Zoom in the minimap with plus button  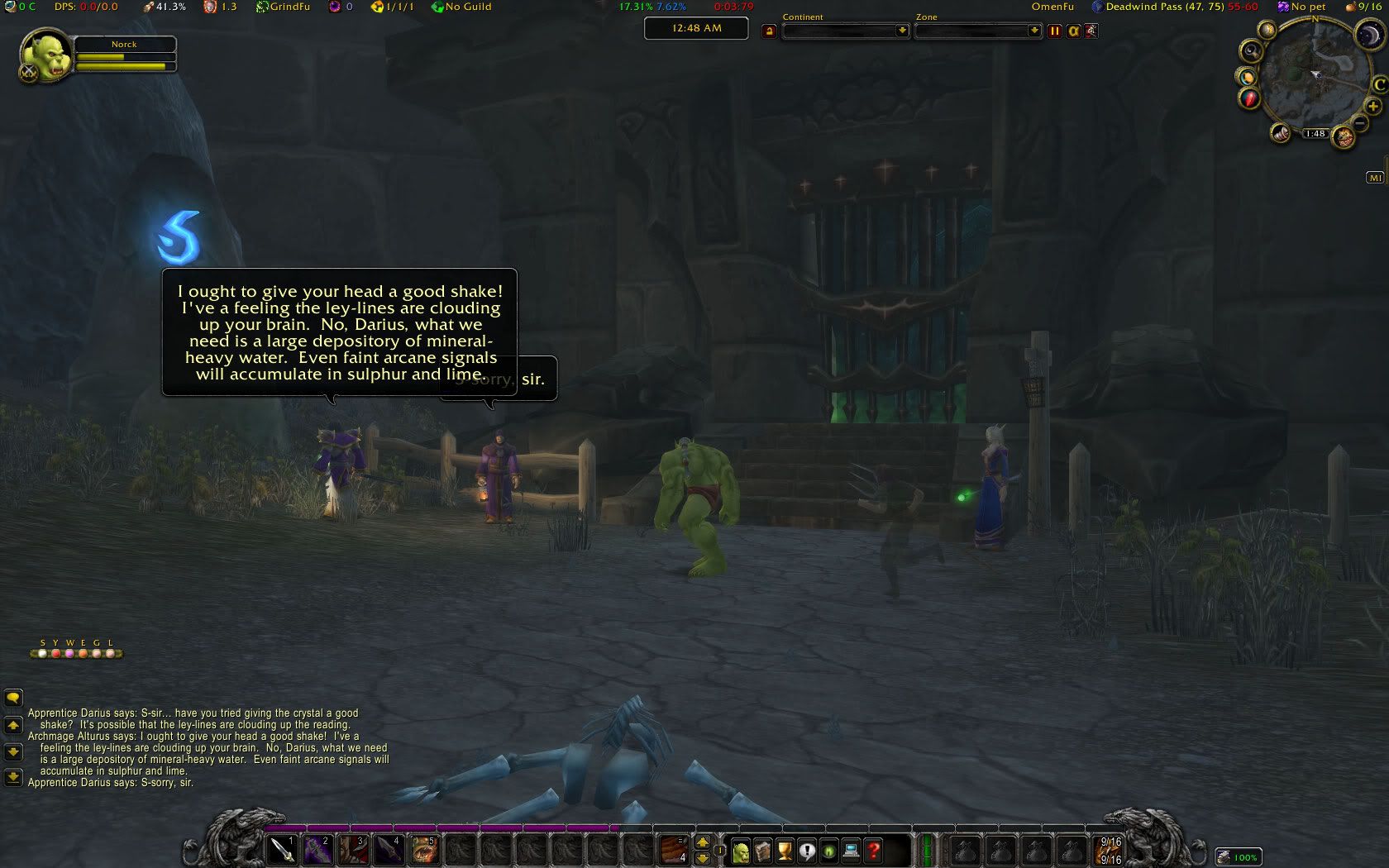(x=1372, y=106)
